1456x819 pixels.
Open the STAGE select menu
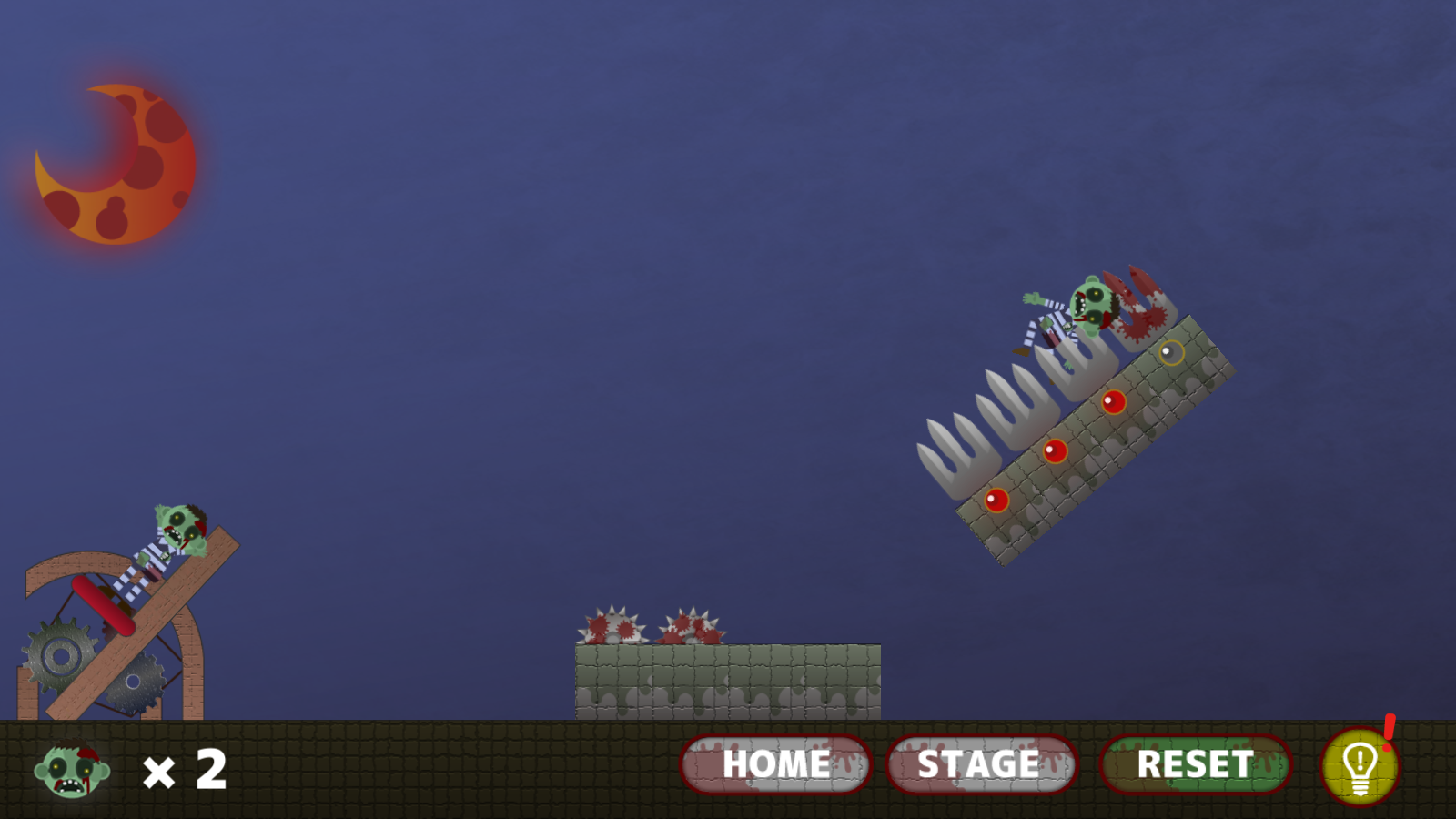coord(981,764)
